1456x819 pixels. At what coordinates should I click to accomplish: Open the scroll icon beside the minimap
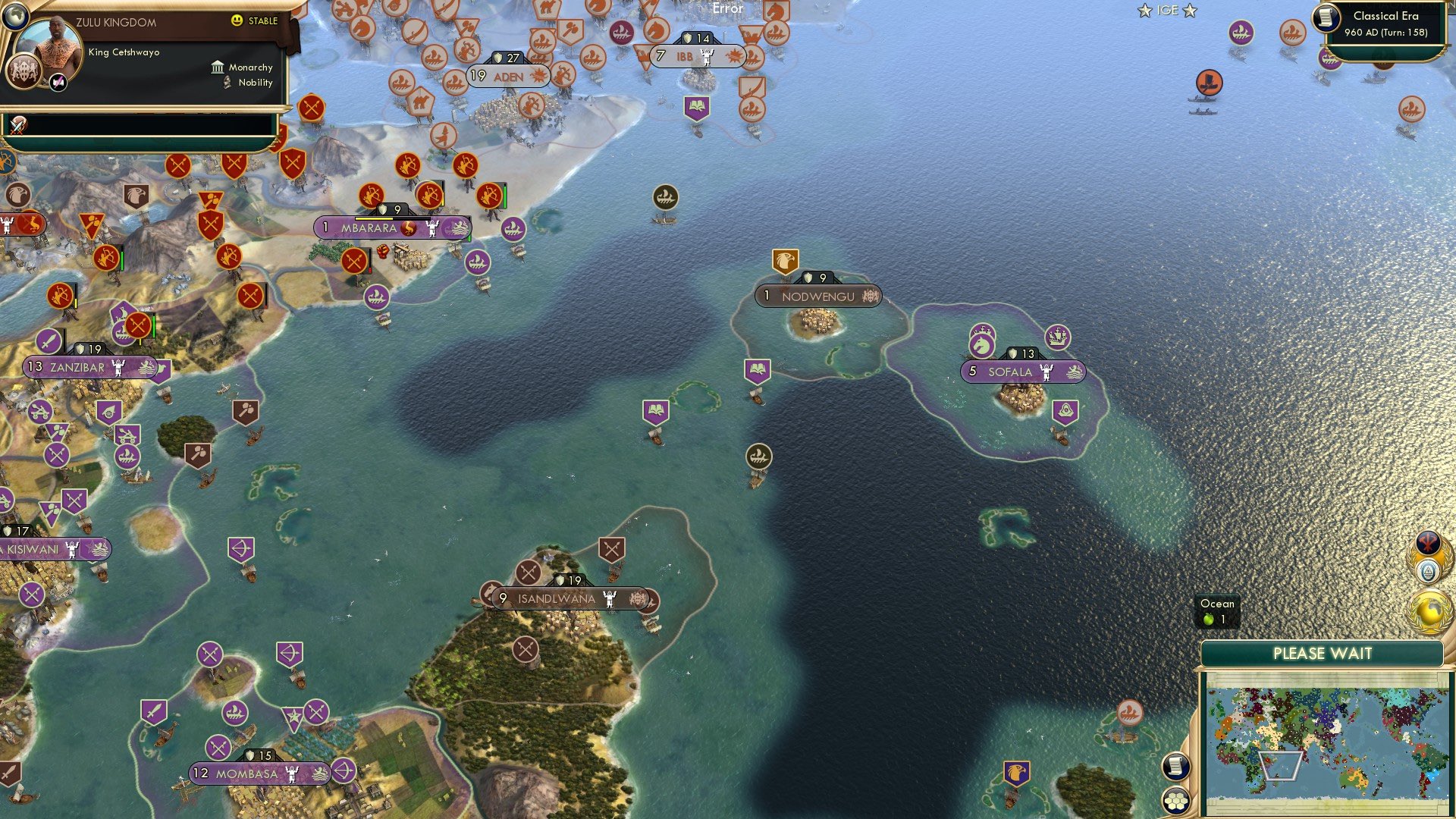[x=1175, y=765]
